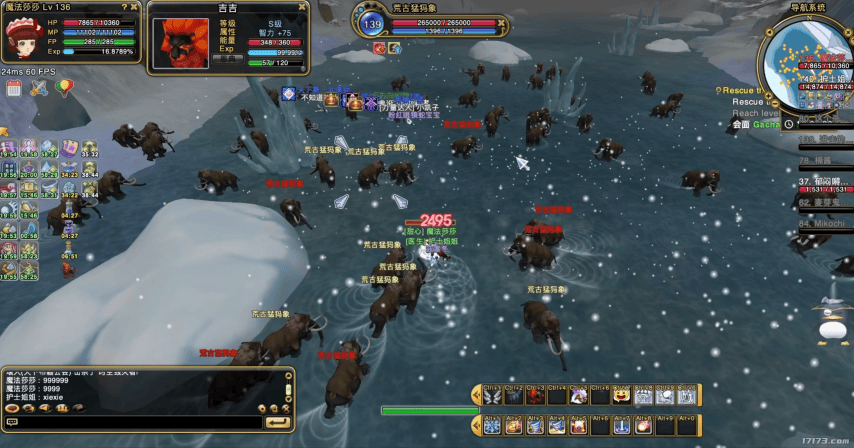Select the level 139 target badge
854x448 pixels.
[x=373, y=24]
